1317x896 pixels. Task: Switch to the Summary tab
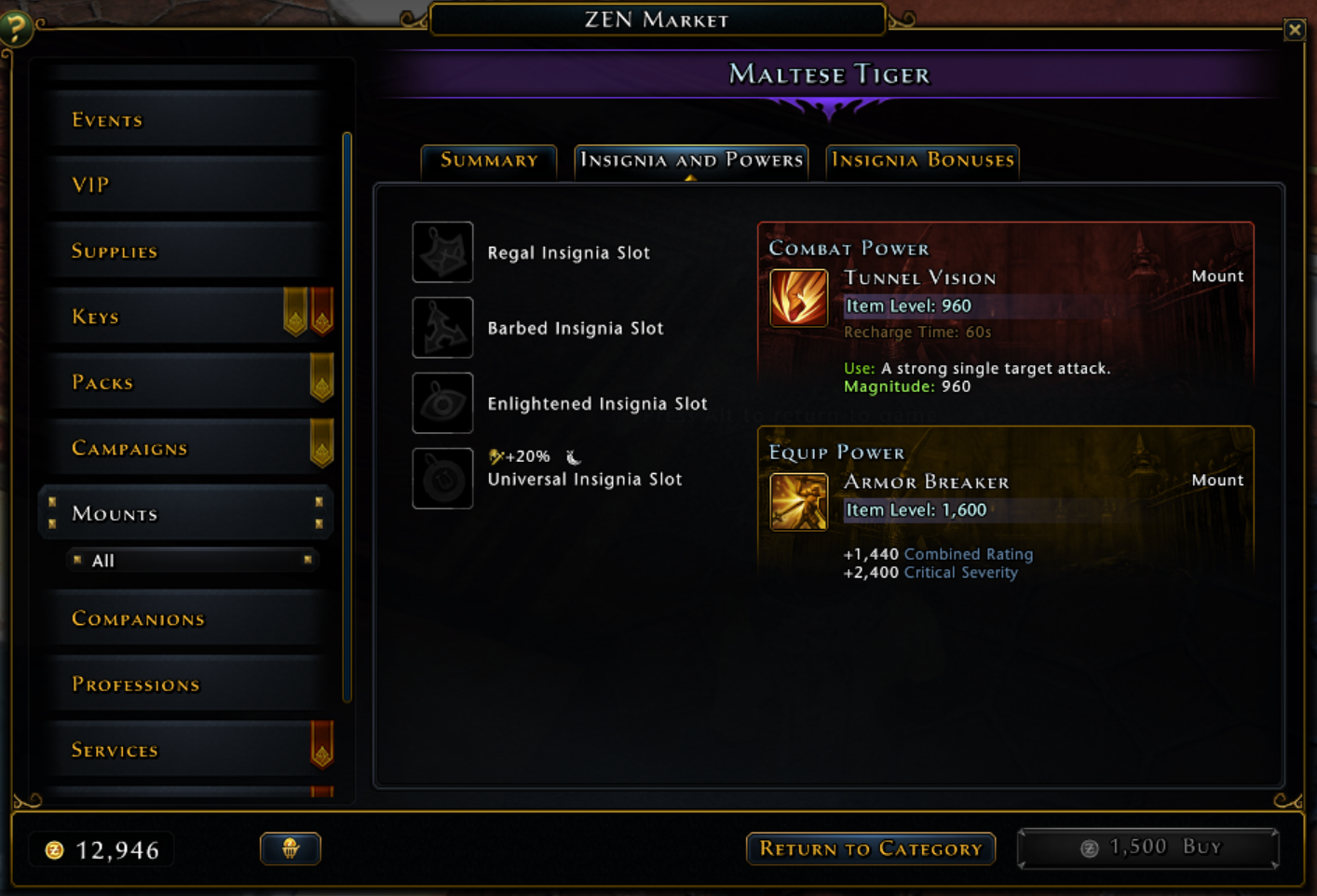click(488, 160)
